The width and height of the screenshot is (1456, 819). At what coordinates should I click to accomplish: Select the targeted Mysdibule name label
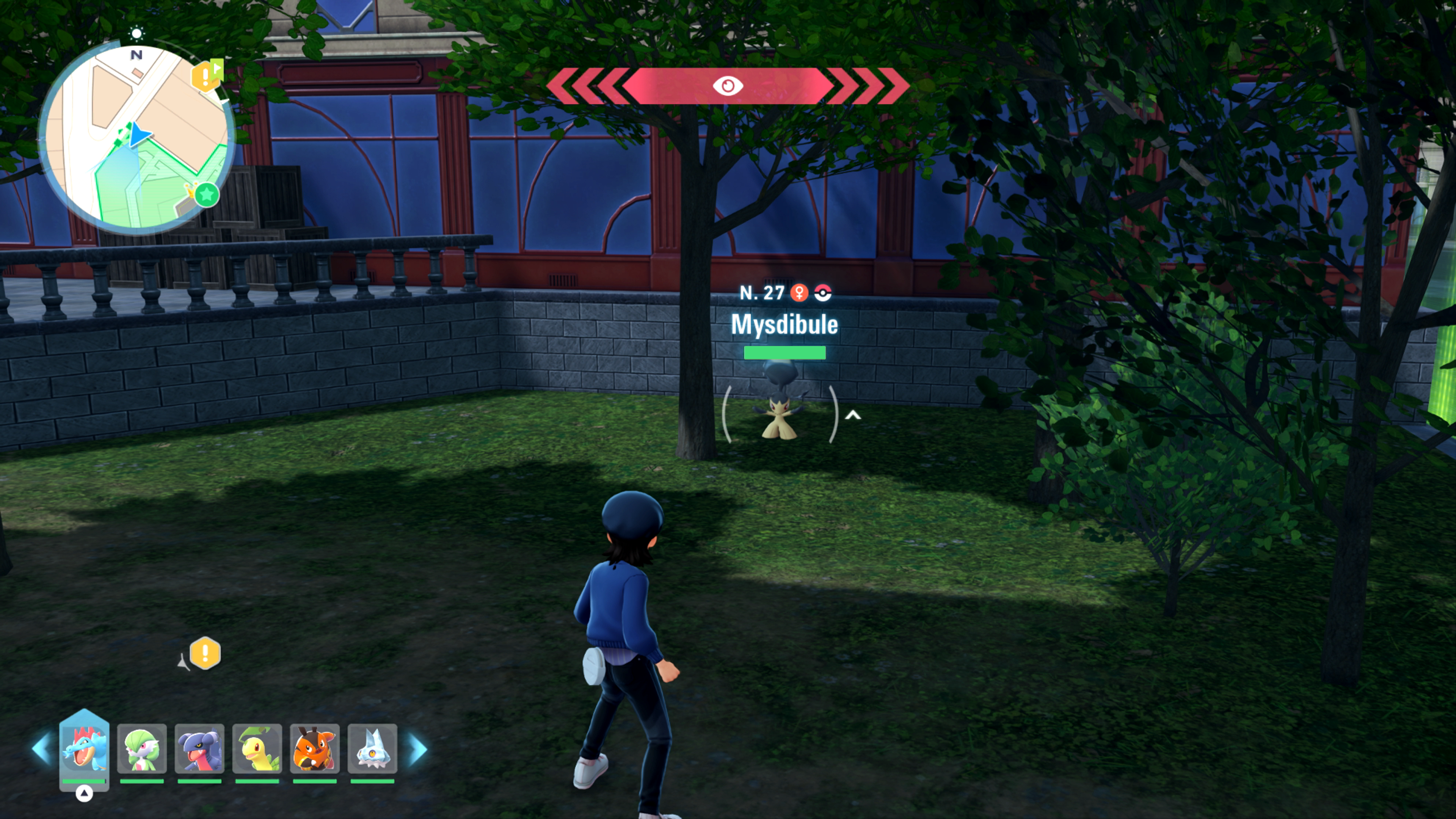784,325
